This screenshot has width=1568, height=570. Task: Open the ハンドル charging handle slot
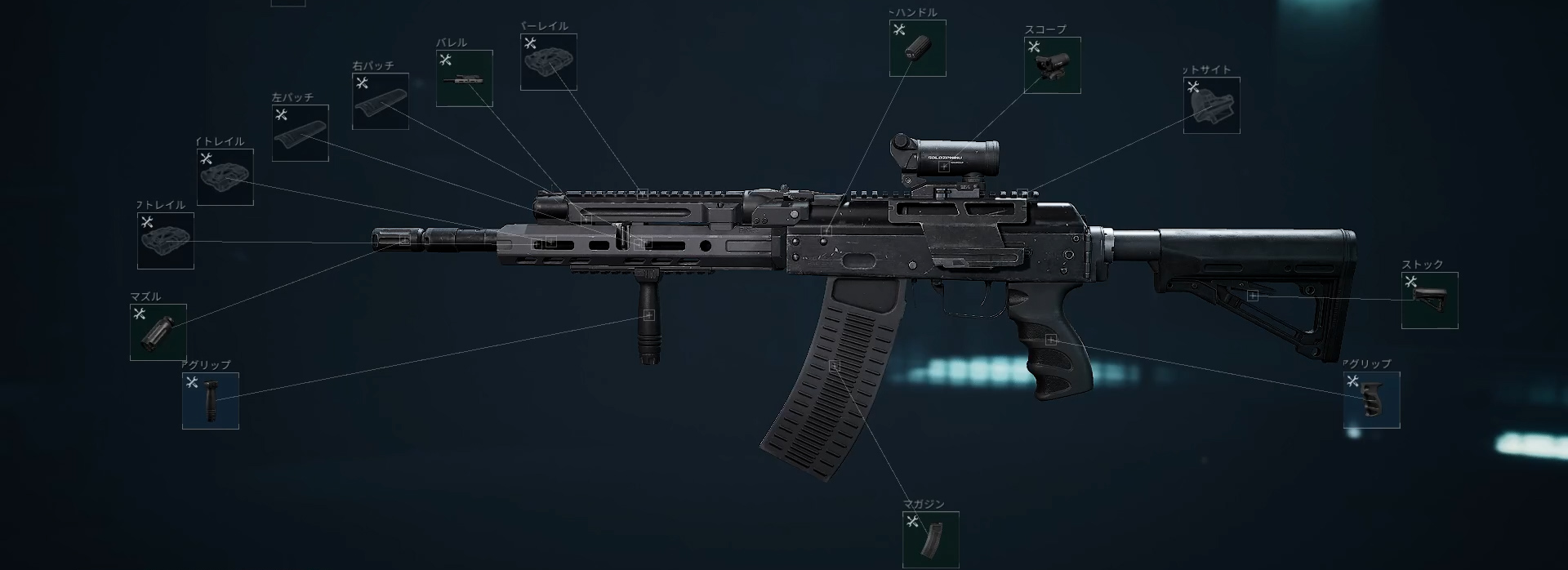[917, 48]
